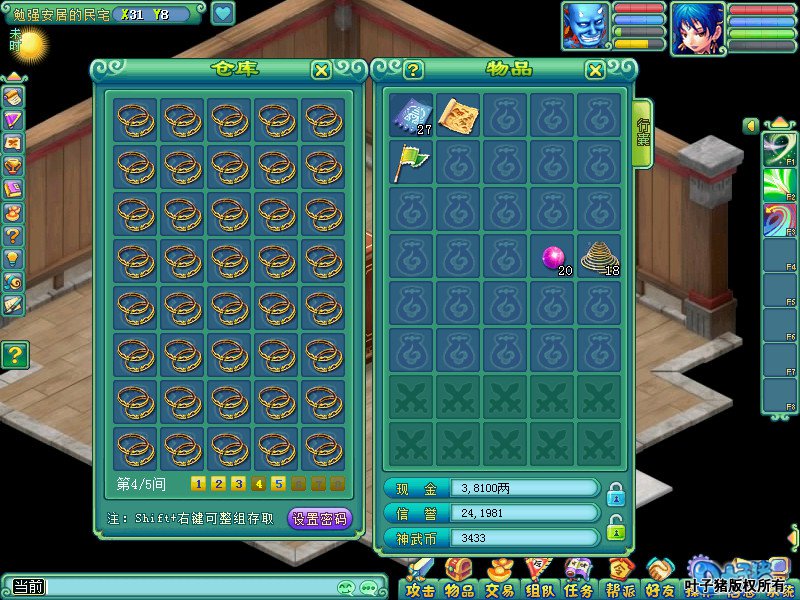This screenshot has width=800, height=600.
Task: Select the blue flag item with count 27
Action: [x=411, y=115]
